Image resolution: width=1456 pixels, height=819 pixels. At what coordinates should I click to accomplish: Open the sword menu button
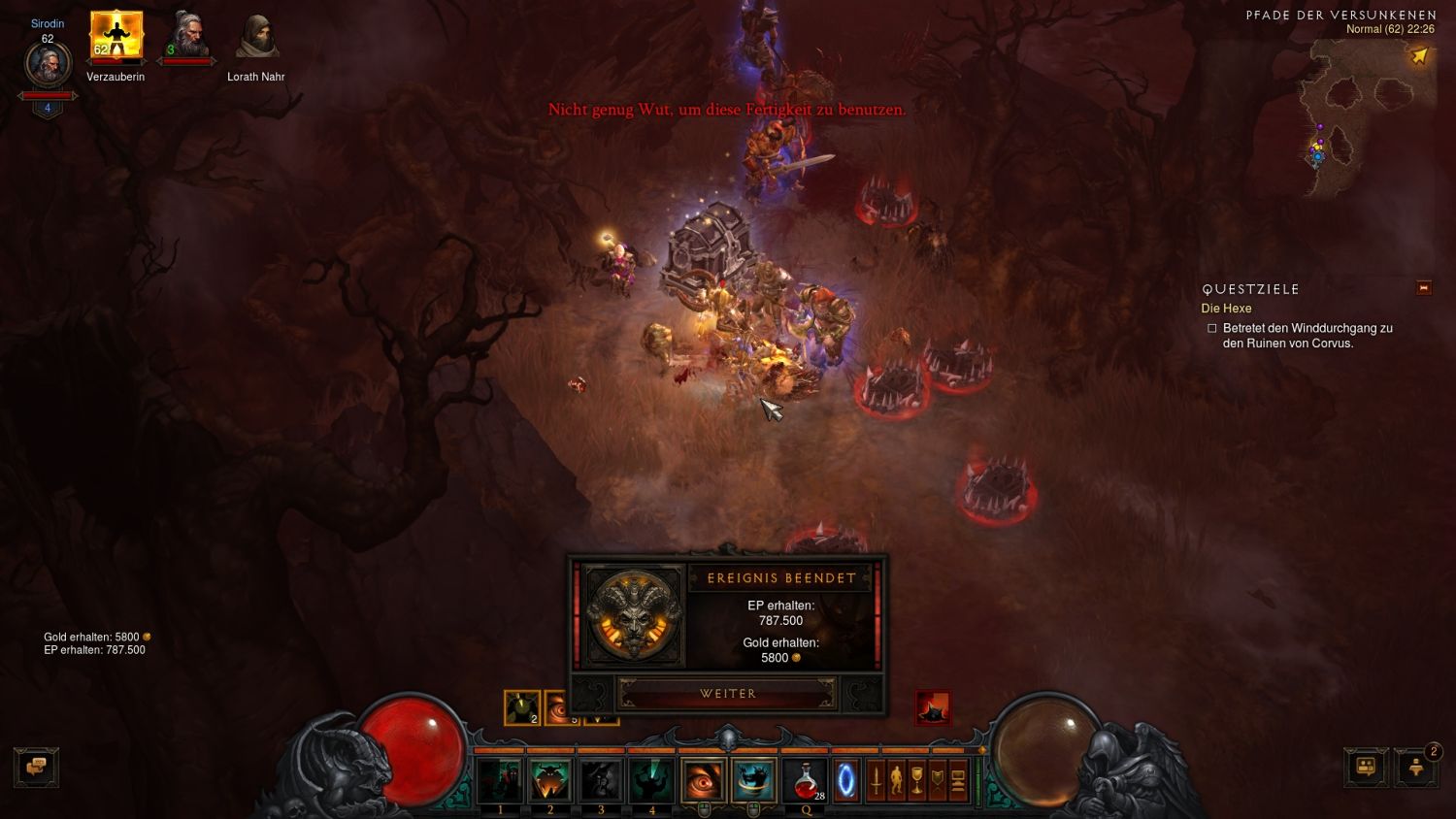click(x=876, y=780)
